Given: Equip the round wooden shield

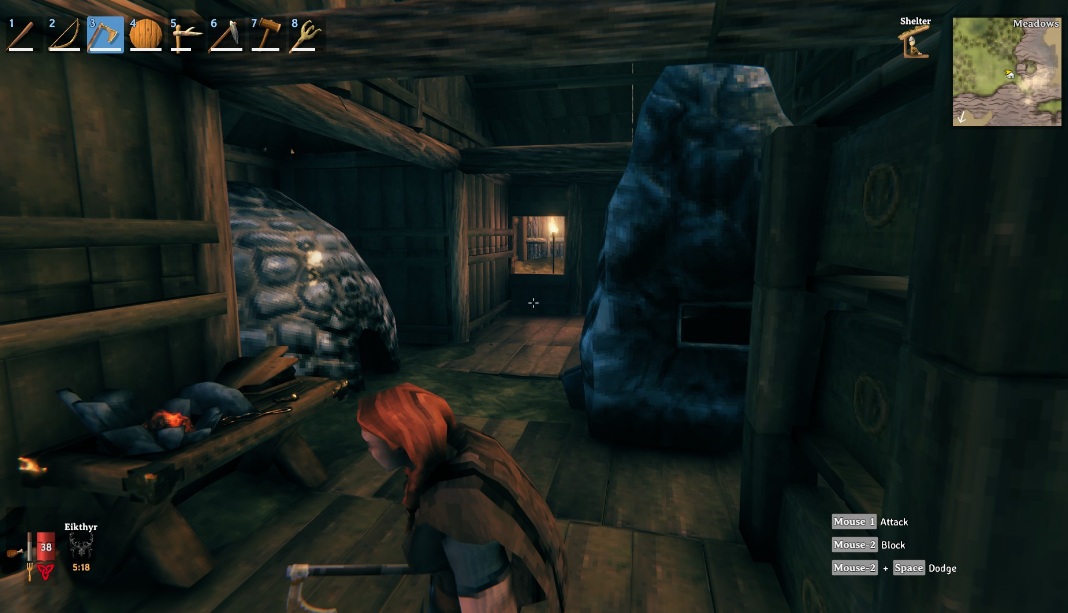Looking at the screenshot, I should (x=146, y=35).
